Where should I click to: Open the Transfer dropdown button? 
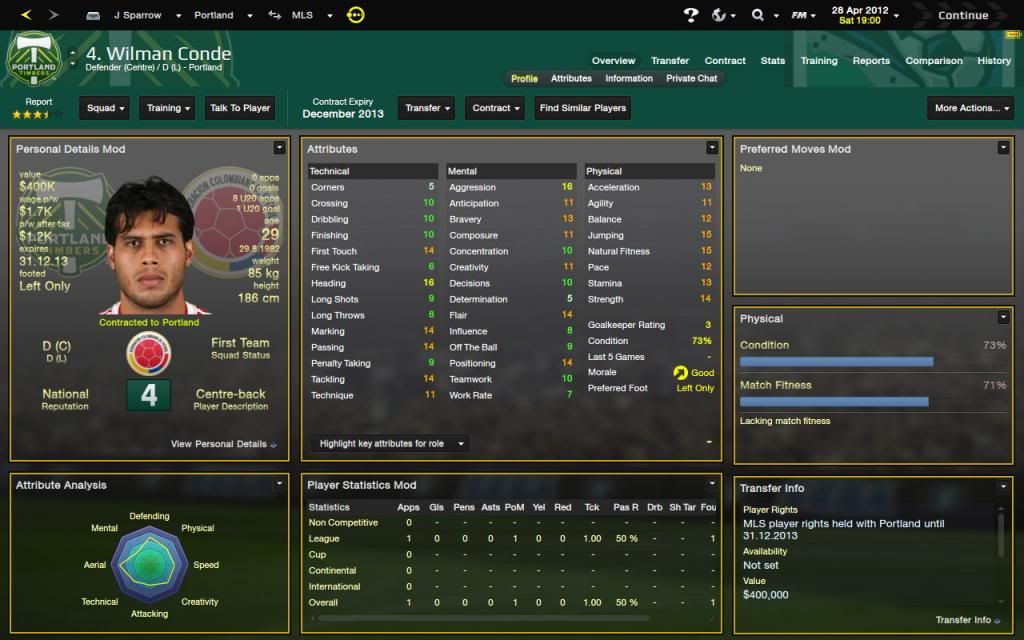[x=428, y=108]
